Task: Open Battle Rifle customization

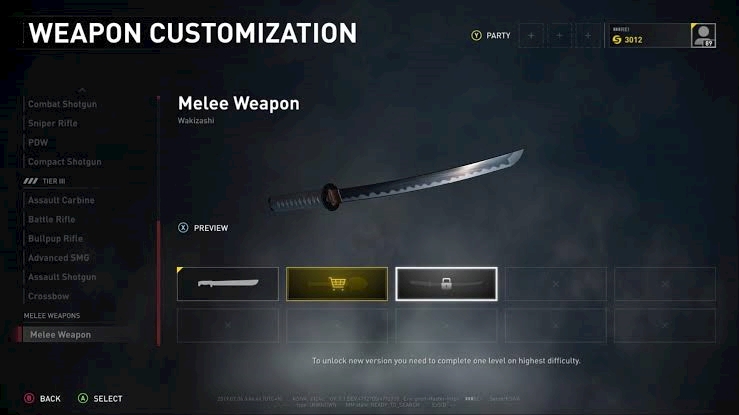Action: point(52,219)
